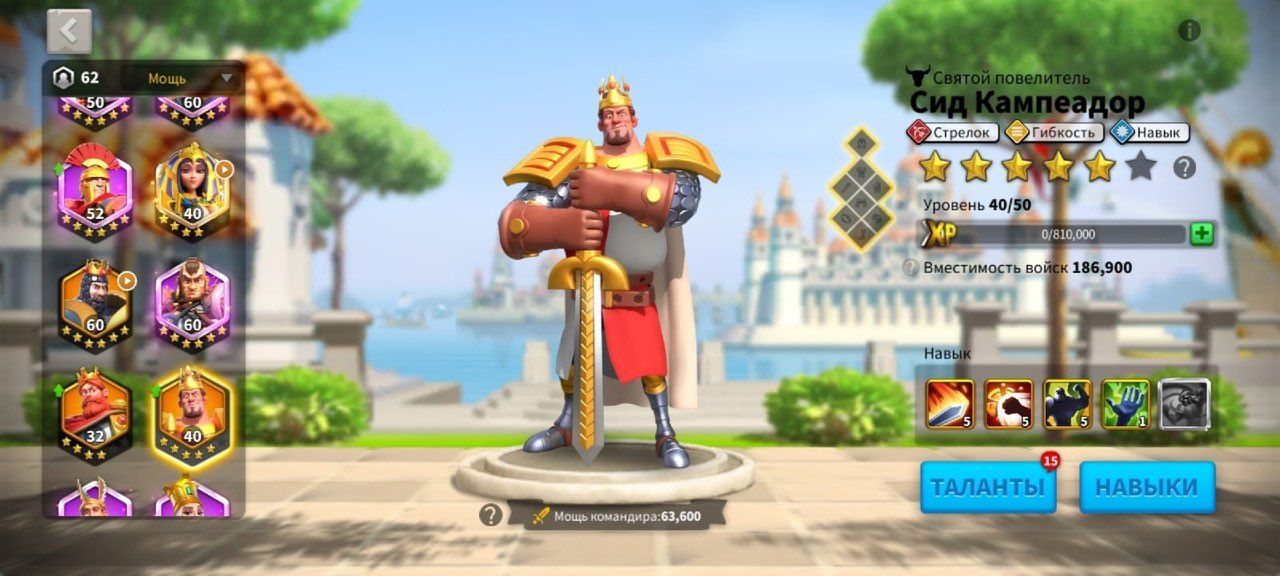This screenshot has height=576, width=1280.
Task: View the punching fist skill
Action: pos(1009,404)
